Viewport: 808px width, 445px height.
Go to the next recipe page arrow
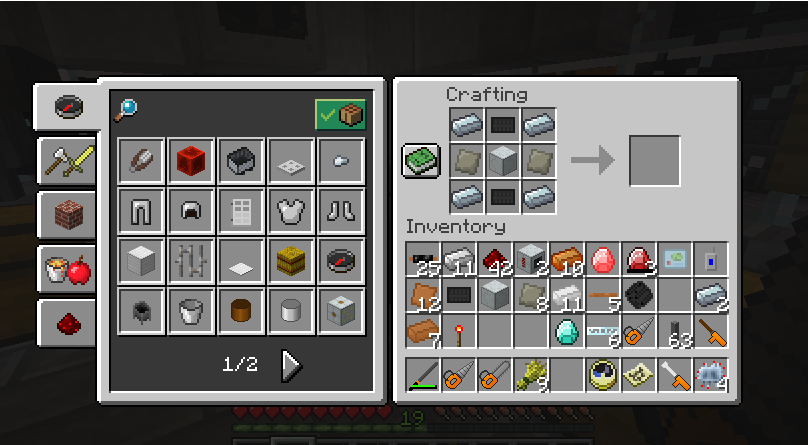[x=291, y=365]
